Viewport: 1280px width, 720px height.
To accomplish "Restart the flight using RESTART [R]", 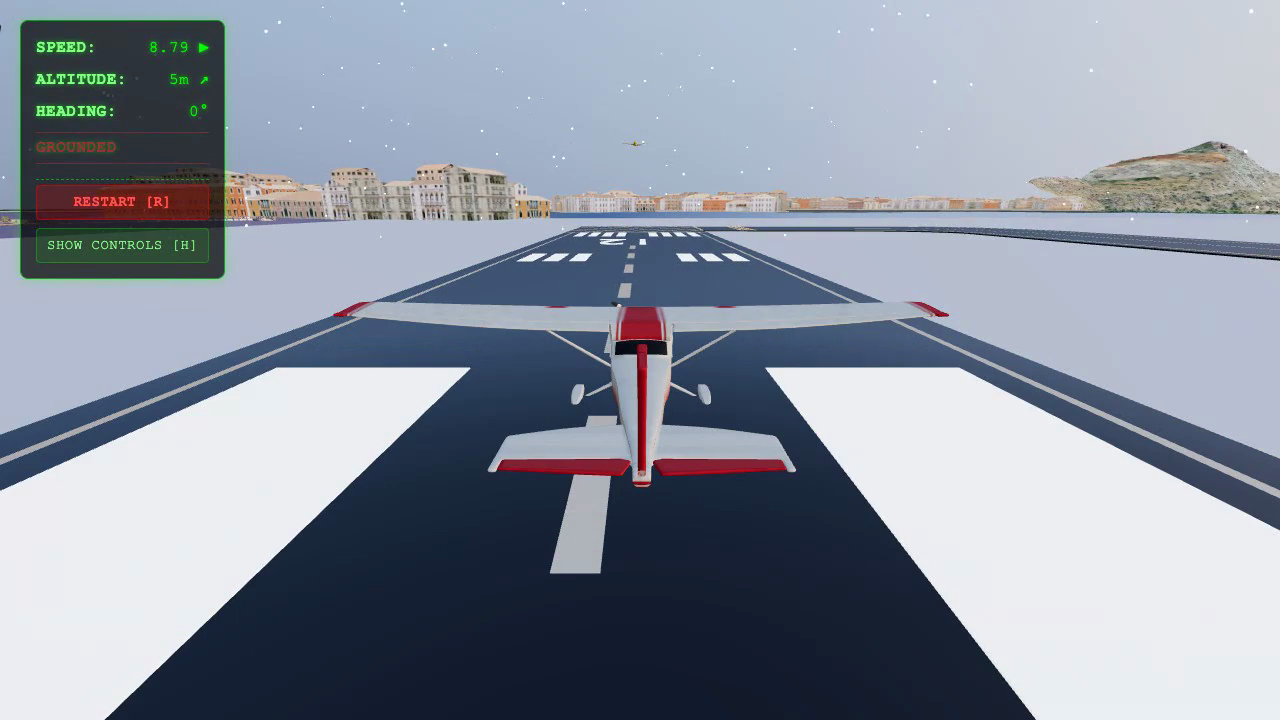I will click(122, 201).
